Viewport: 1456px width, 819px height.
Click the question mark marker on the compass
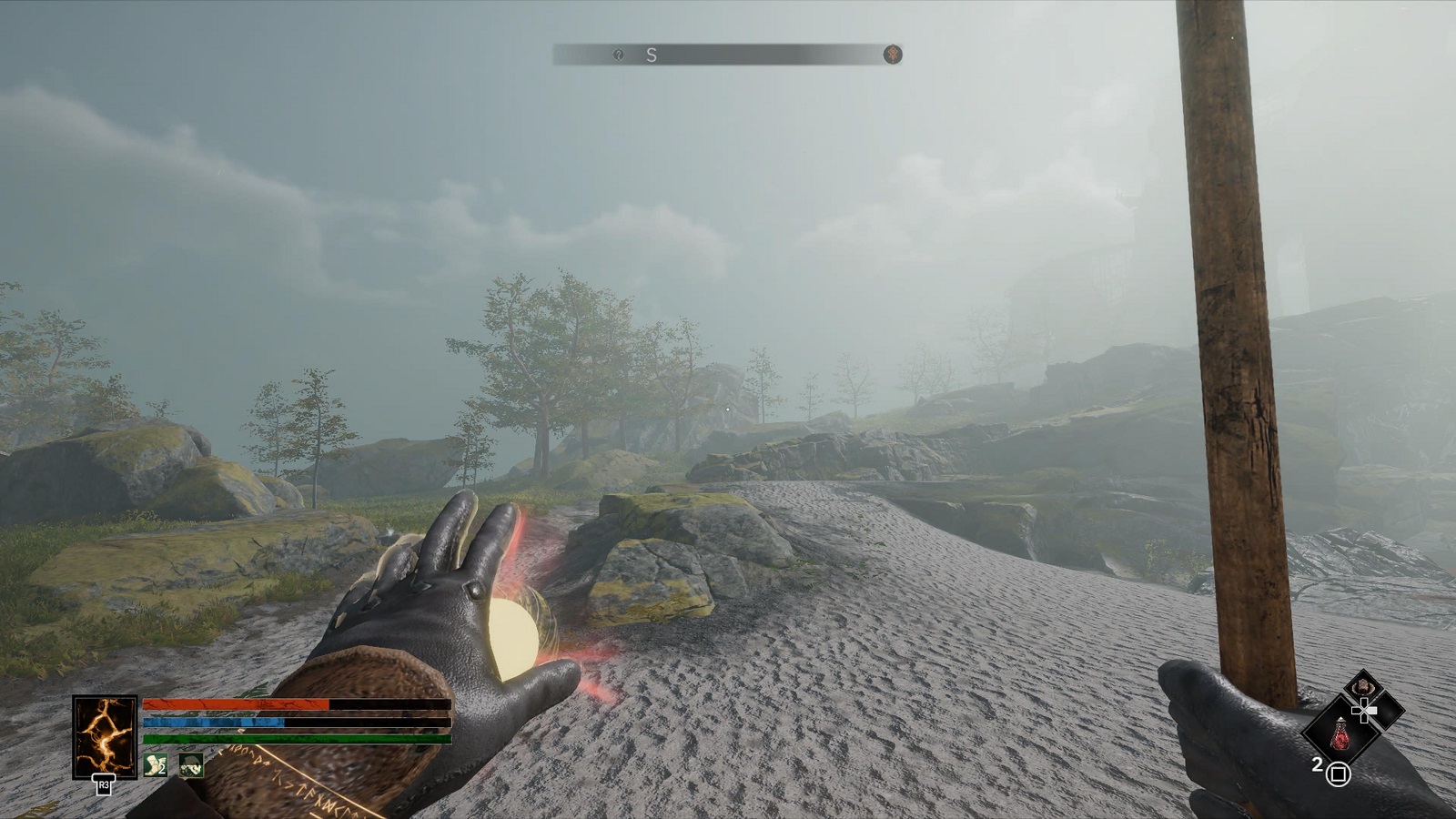(619, 55)
